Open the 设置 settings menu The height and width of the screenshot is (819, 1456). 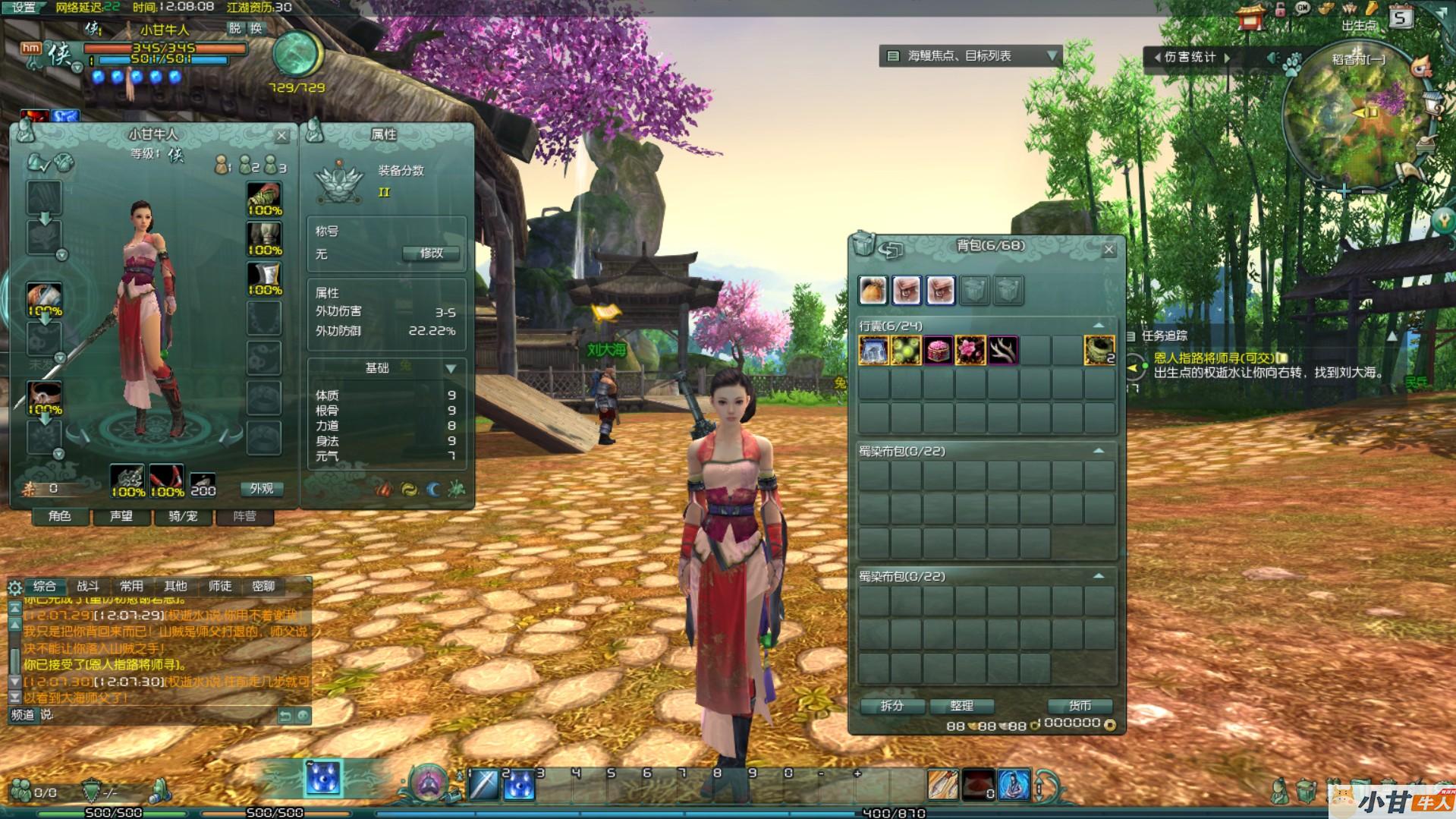24,8
